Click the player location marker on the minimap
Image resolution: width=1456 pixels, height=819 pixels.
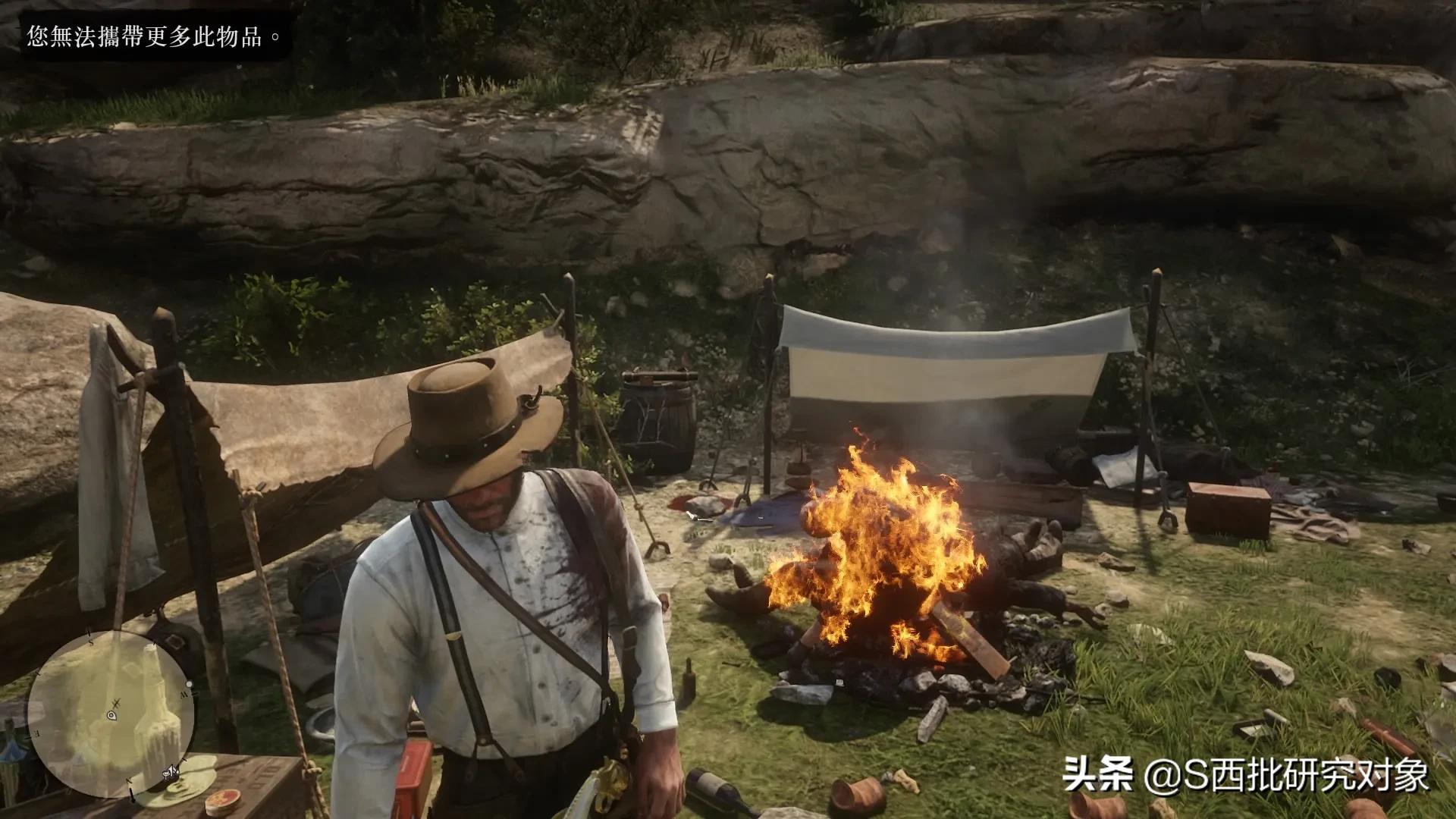[112, 716]
